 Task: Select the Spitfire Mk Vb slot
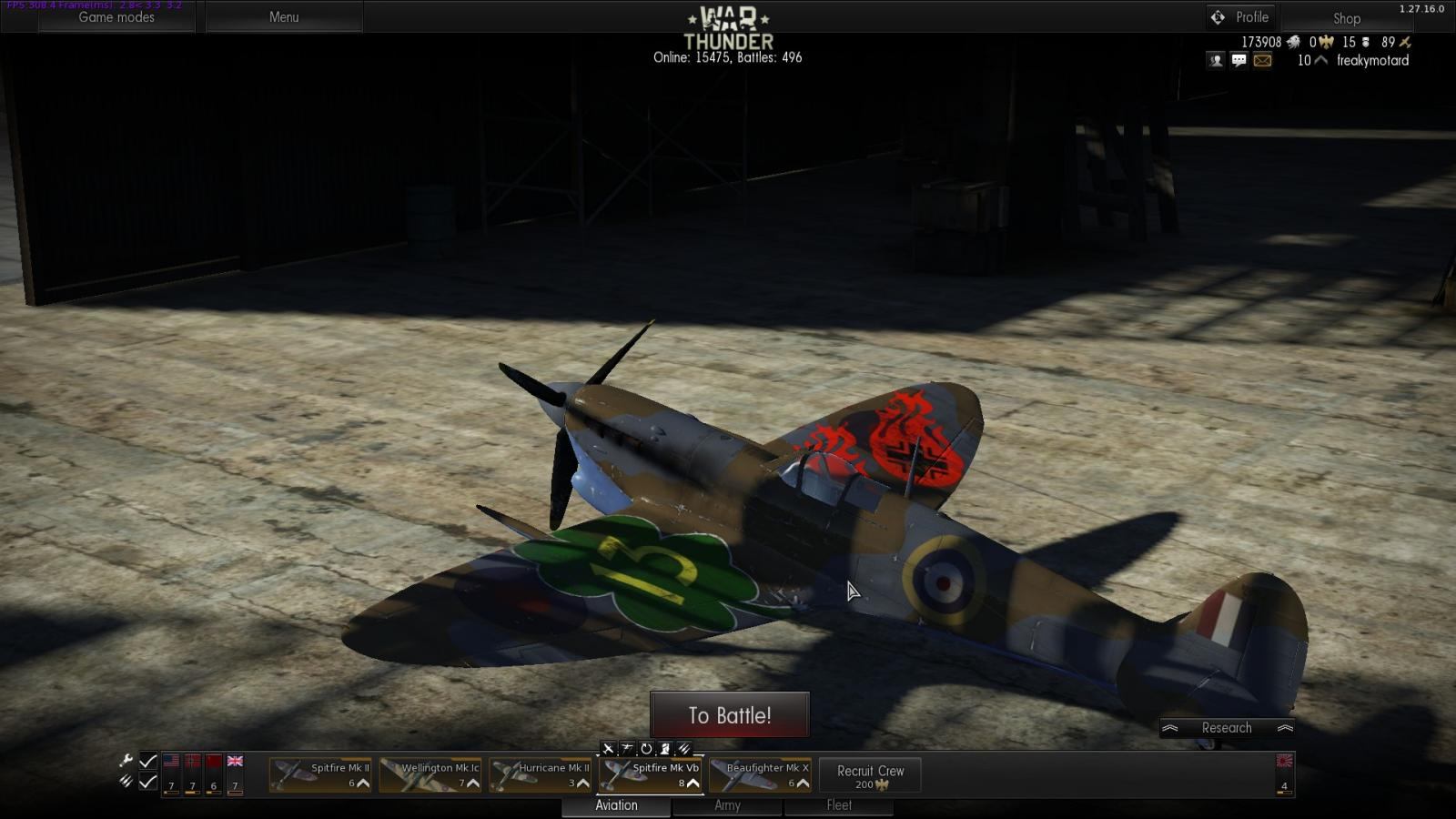click(x=650, y=774)
